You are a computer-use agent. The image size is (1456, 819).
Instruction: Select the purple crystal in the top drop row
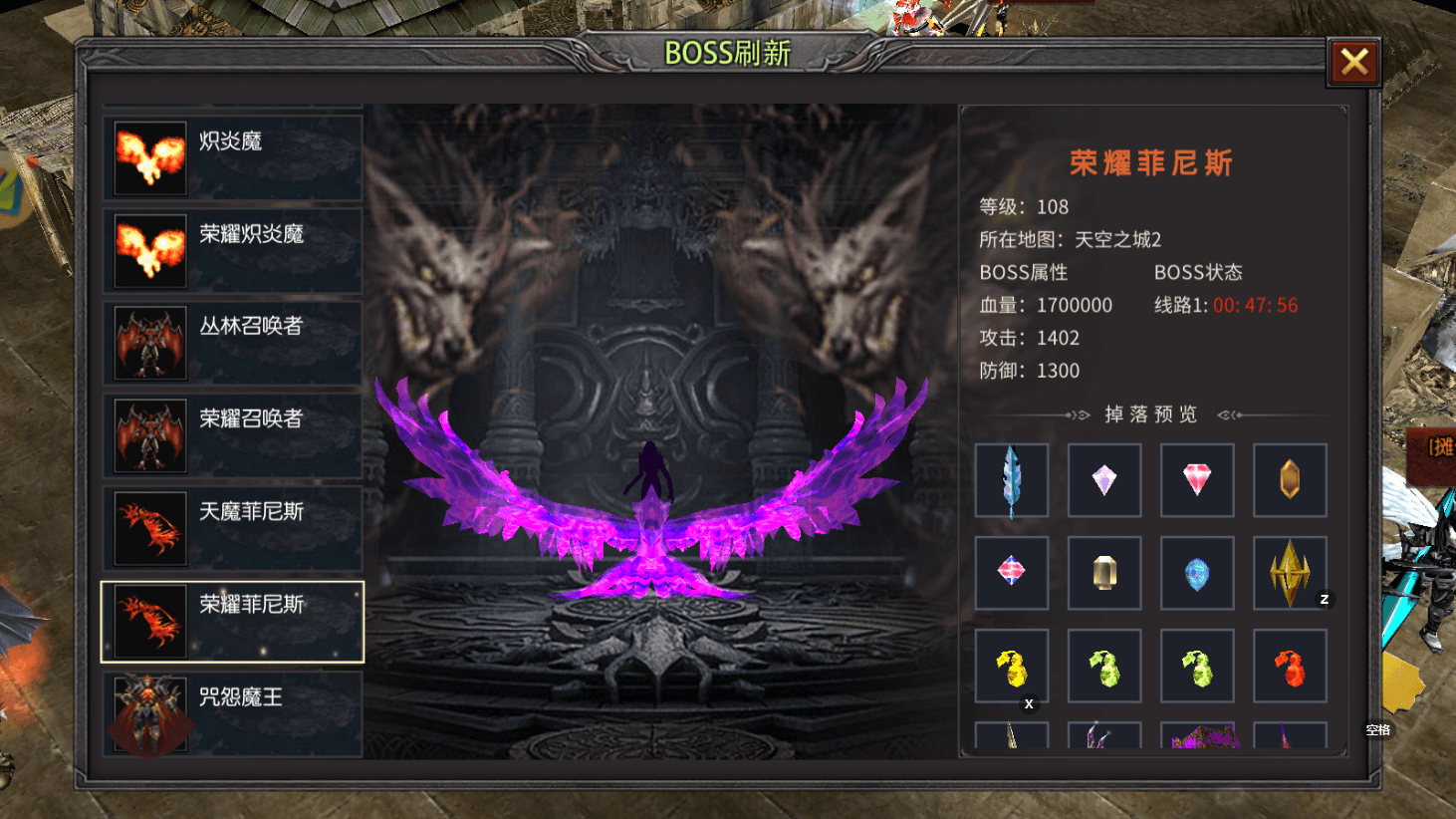(x=1104, y=480)
